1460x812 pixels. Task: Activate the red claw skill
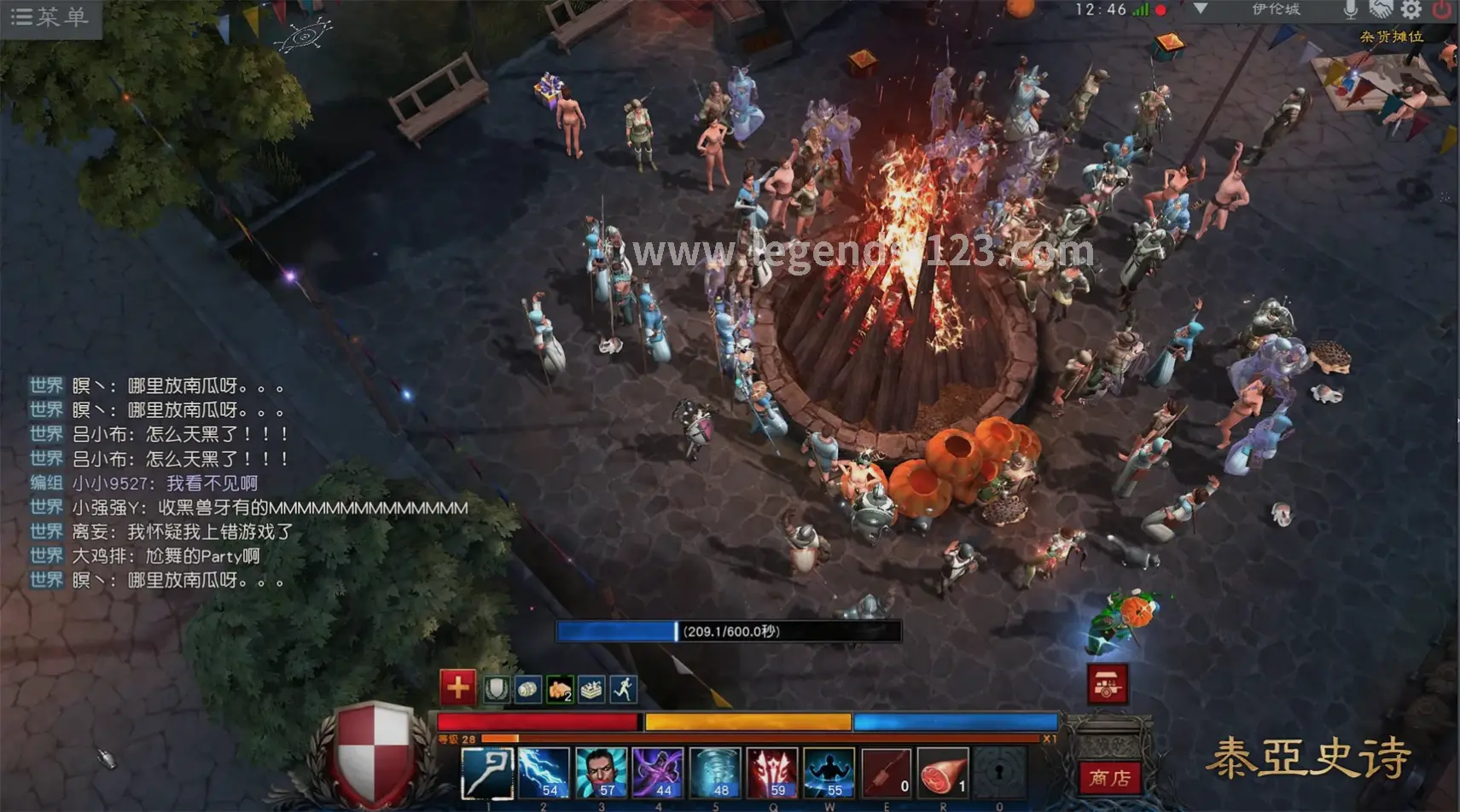click(x=772, y=773)
